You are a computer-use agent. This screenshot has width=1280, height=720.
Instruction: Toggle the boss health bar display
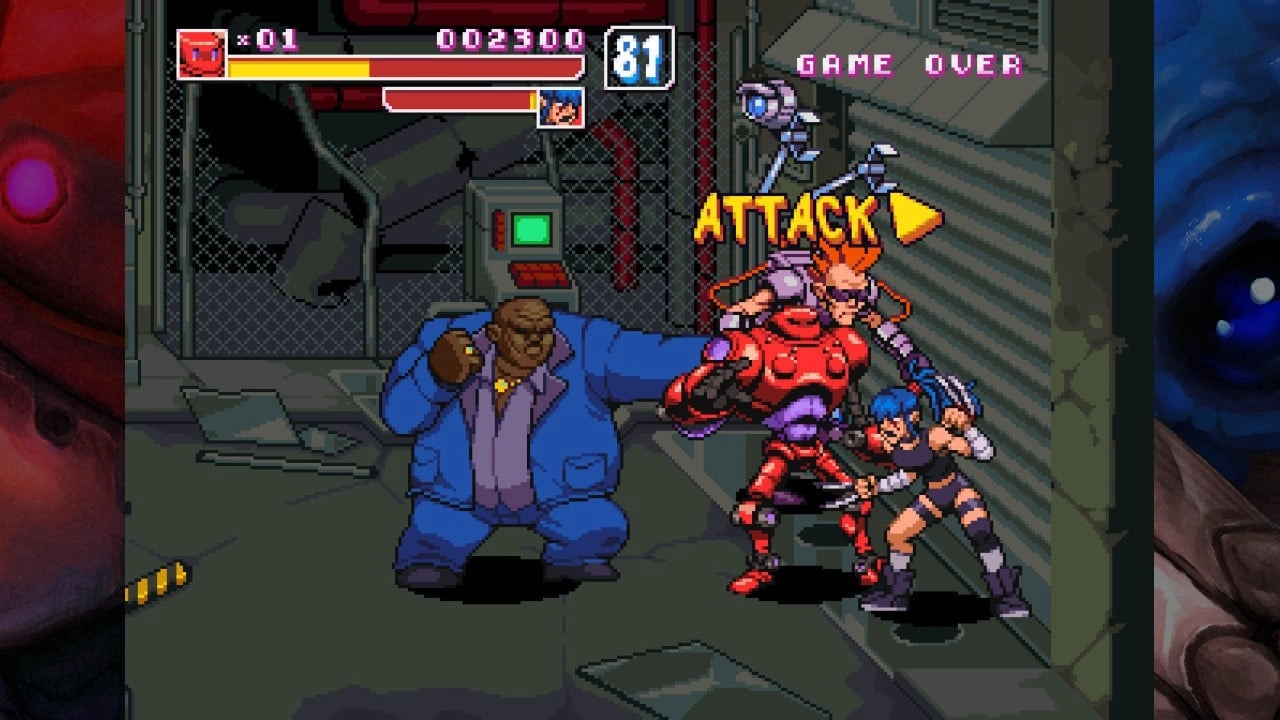point(460,100)
